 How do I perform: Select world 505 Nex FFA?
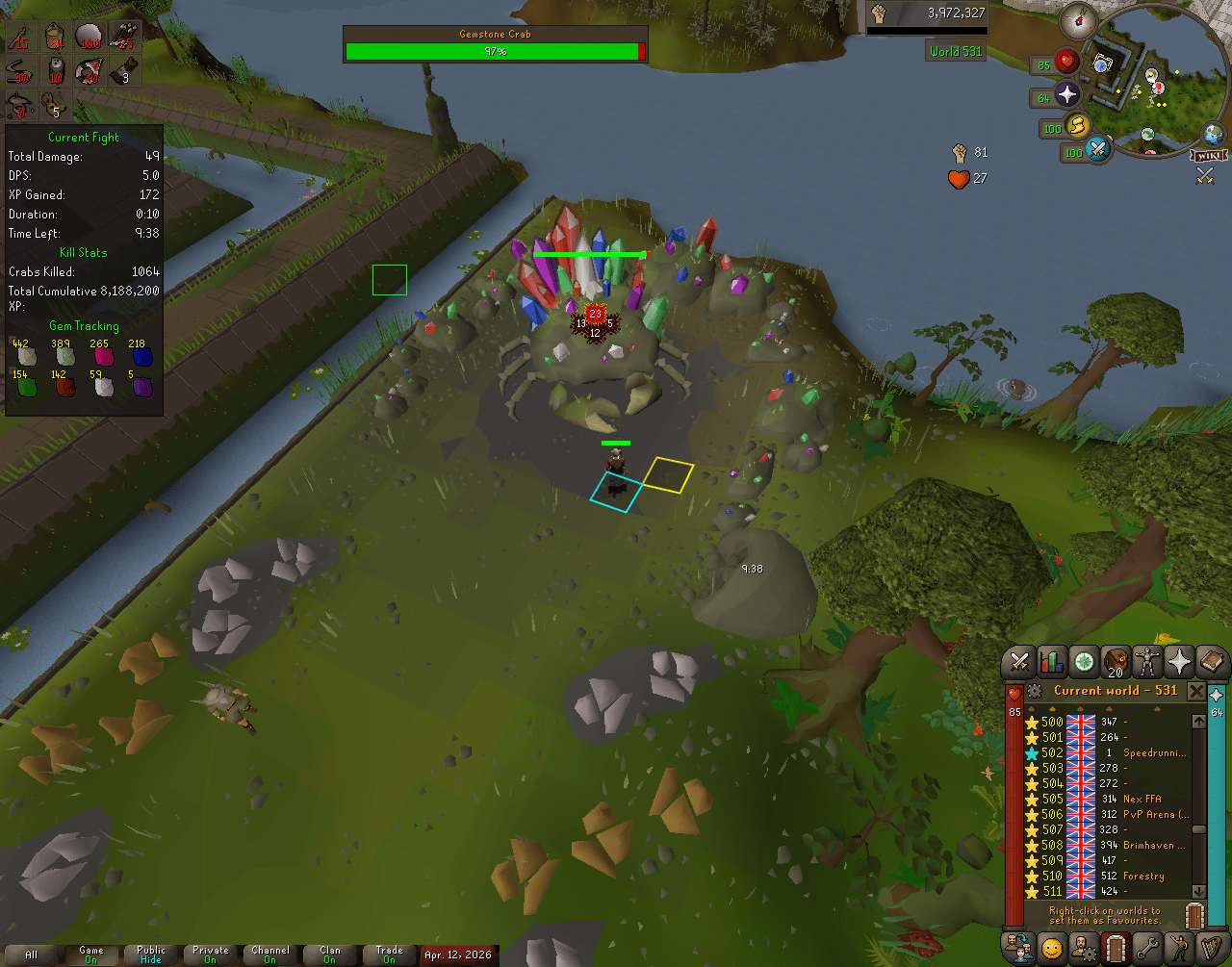1097,799
